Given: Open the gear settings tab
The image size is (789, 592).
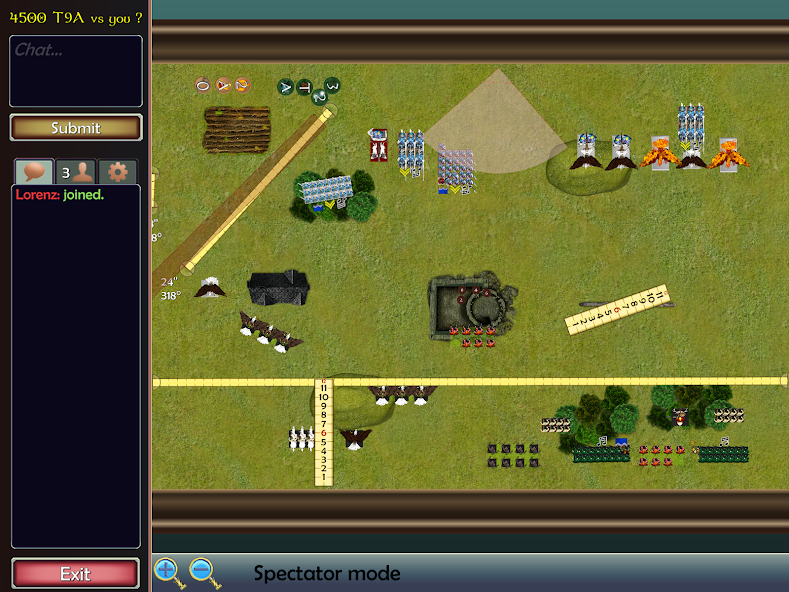Looking at the screenshot, I should point(117,171).
